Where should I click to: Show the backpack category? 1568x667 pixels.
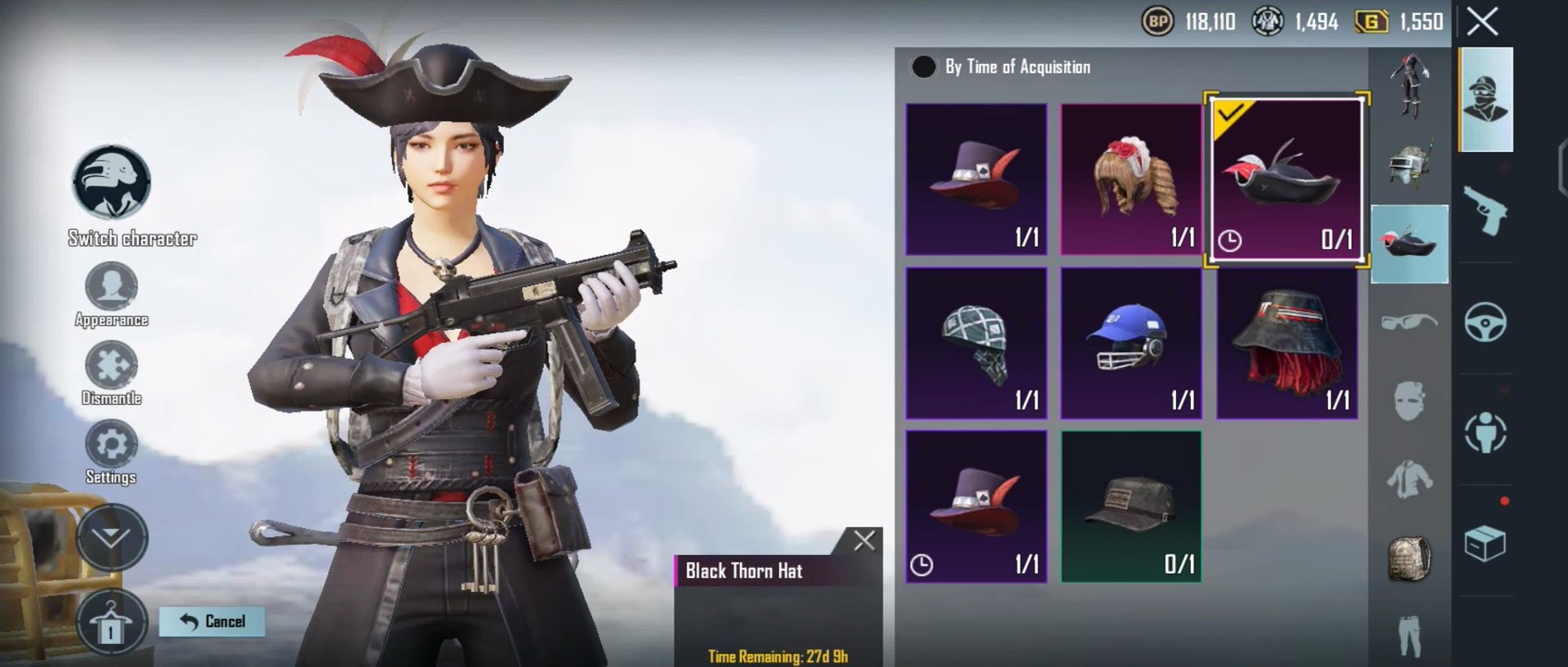[1410, 559]
